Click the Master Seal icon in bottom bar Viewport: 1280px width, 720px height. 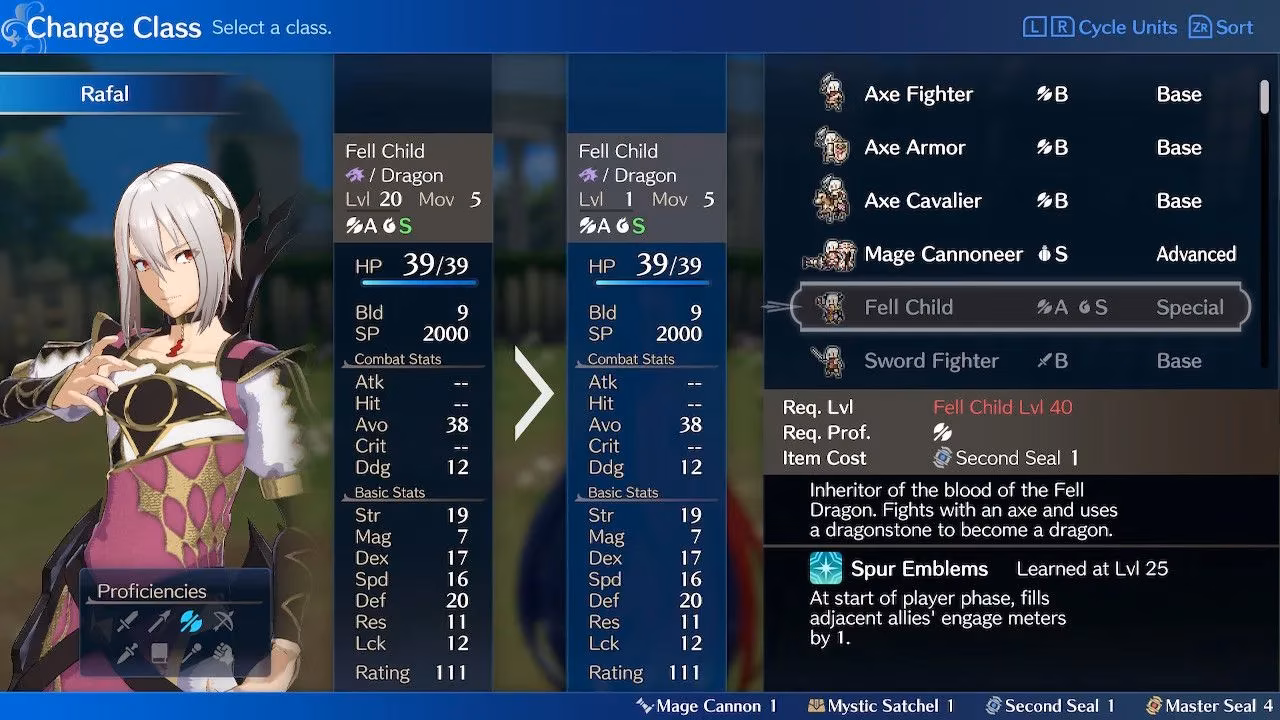1157,705
